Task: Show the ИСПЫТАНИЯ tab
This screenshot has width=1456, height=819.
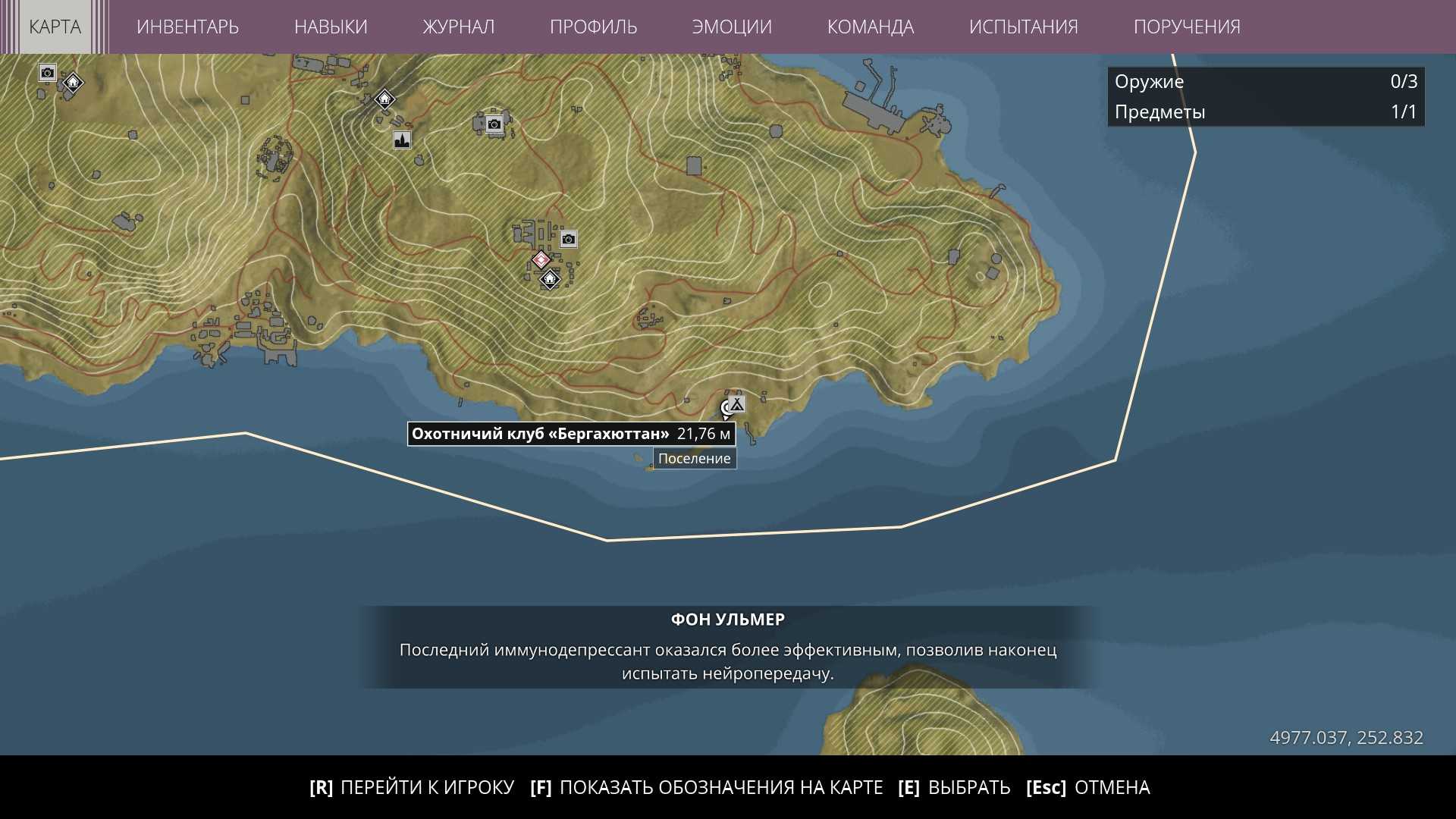Action: [x=1023, y=27]
